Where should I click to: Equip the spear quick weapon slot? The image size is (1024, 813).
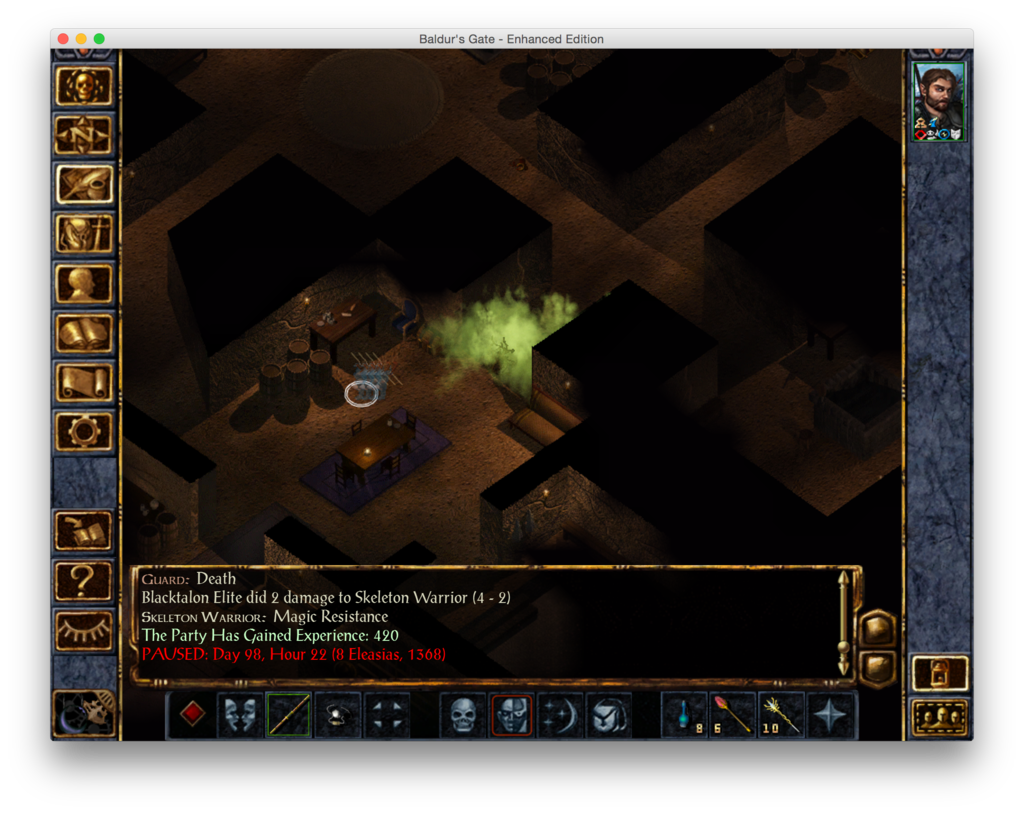pos(288,715)
